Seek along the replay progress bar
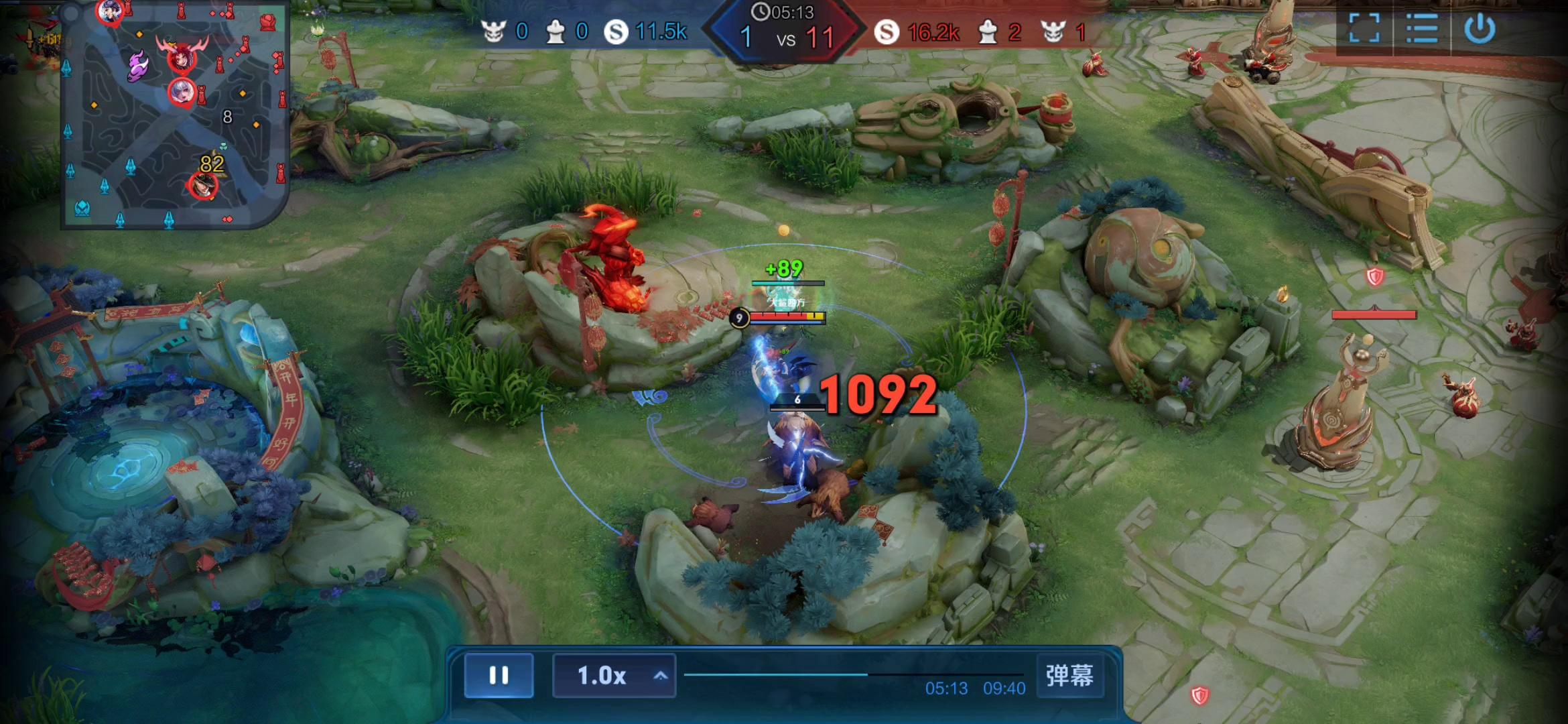 coord(853,674)
